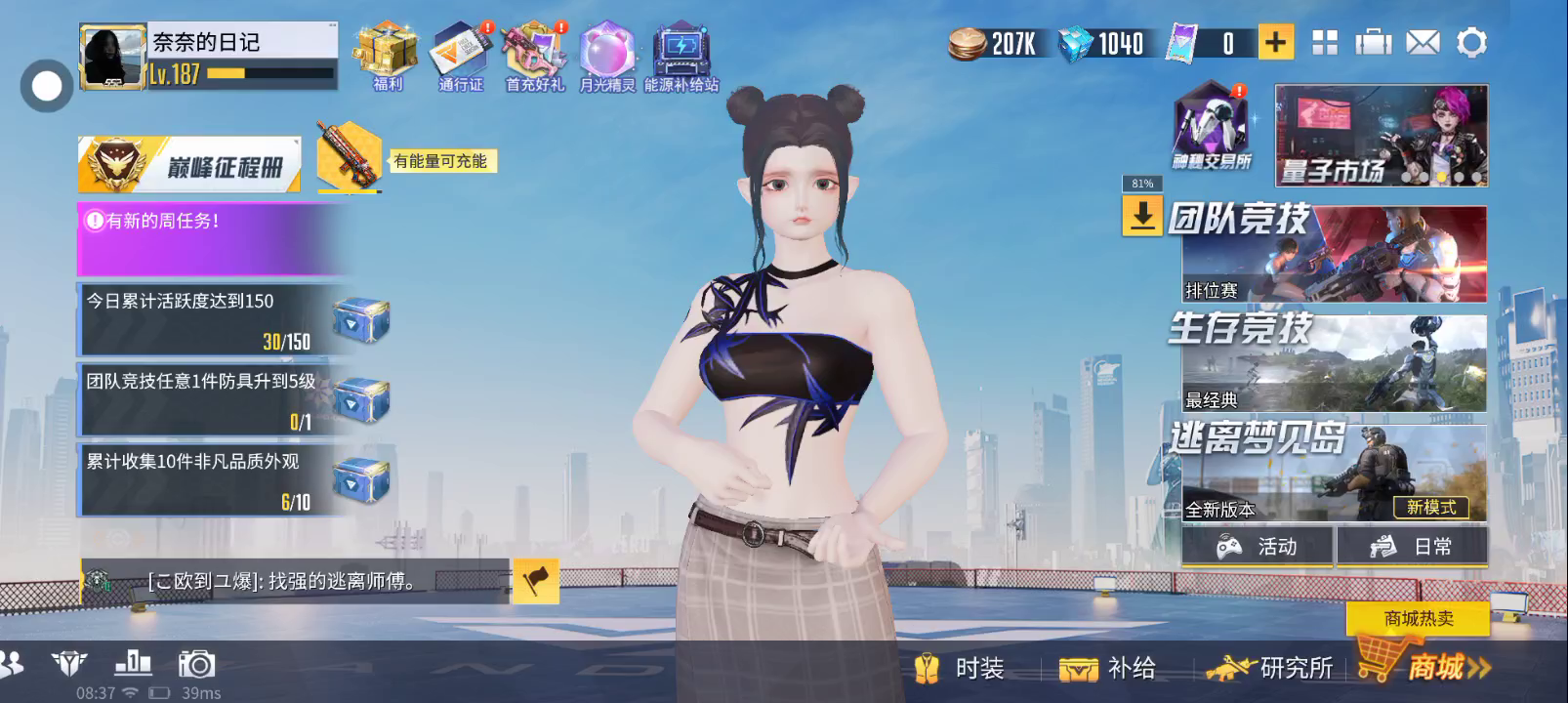Viewport: 1568px width, 703px height.
Task: Select the 逃离梦见岛 mode
Action: click(x=1333, y=472)
